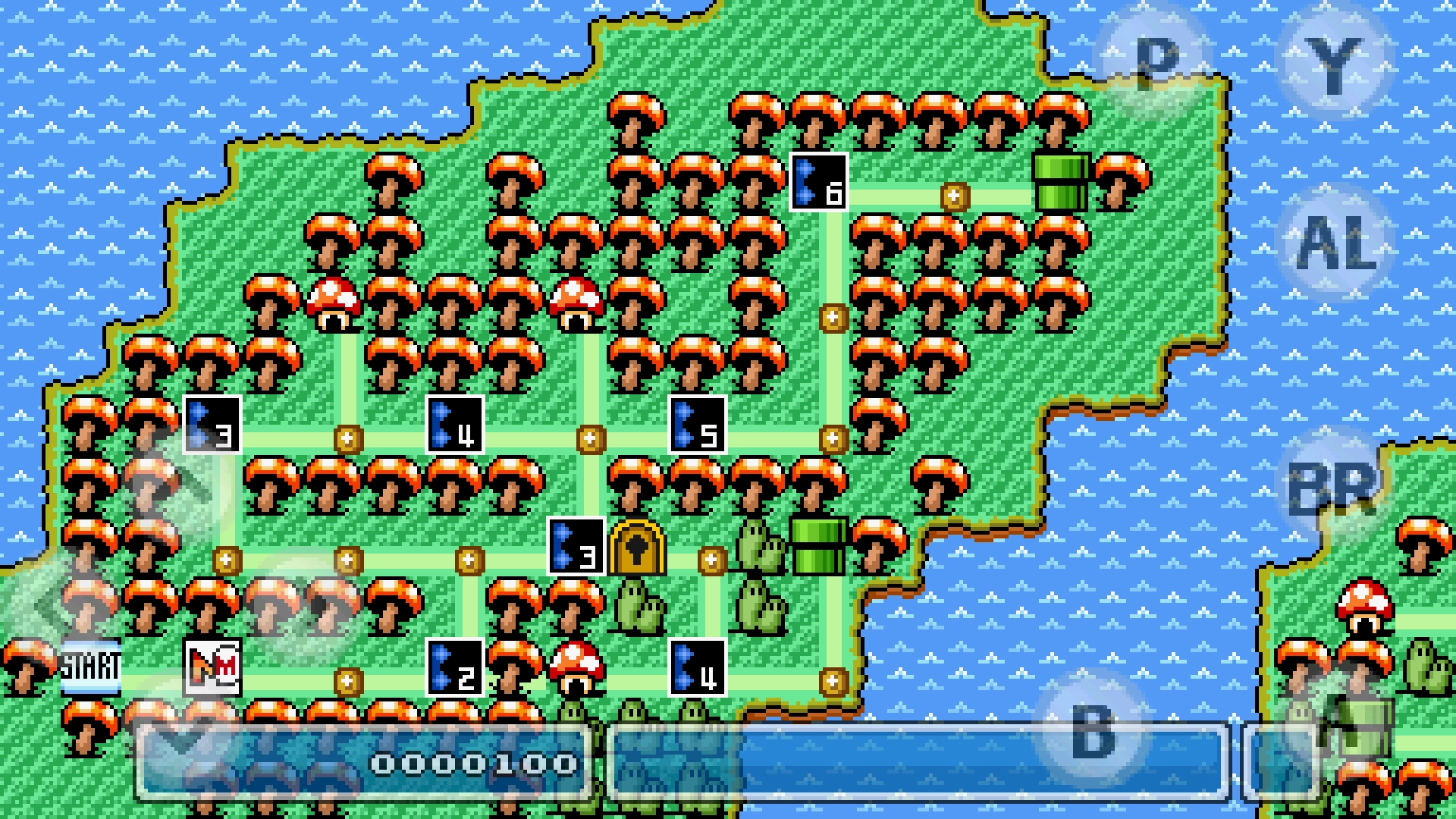Click the yellow locked keyhole door
Image resolution: width=1456 pixels, height=819 pixels.
click(637, 550)
